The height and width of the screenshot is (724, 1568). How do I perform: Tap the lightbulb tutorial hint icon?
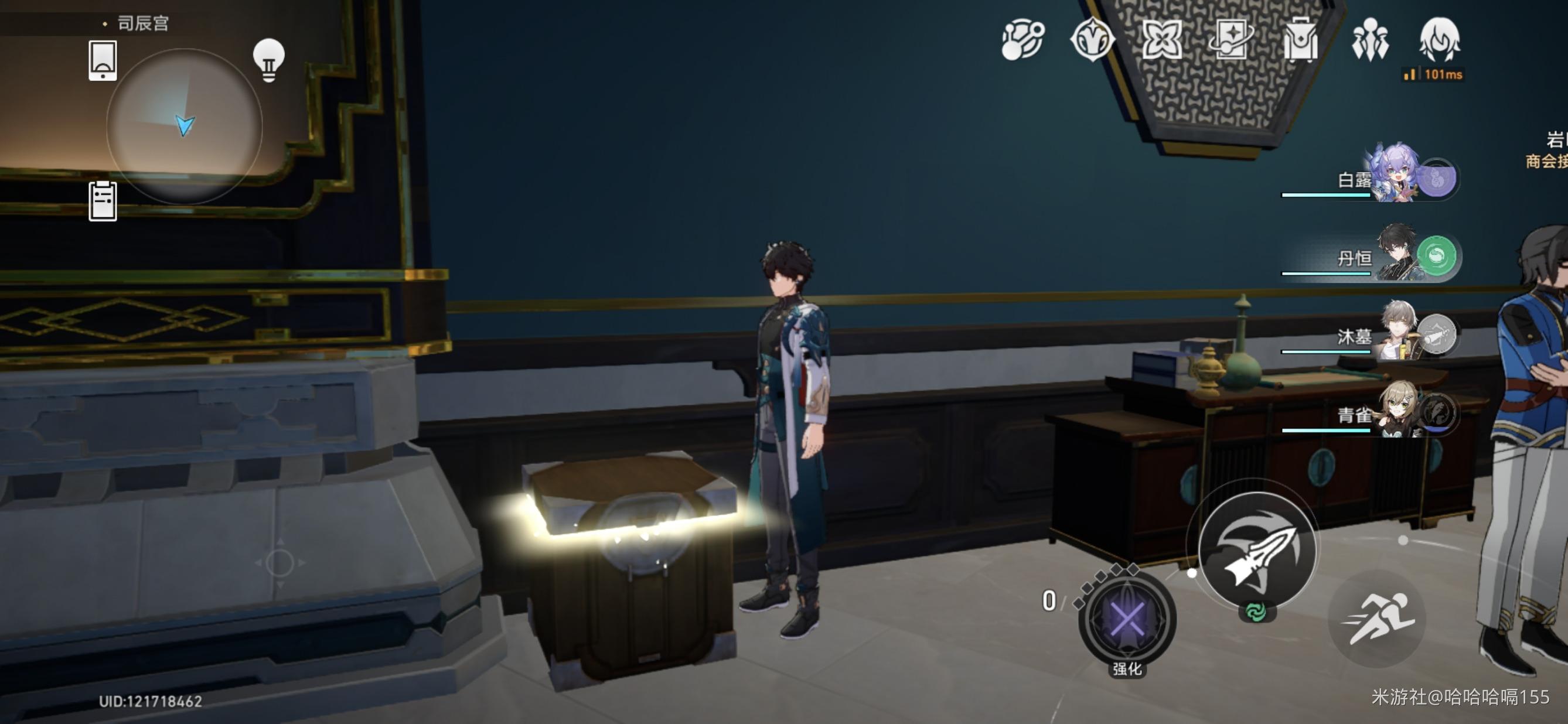[x=268, y=60]
